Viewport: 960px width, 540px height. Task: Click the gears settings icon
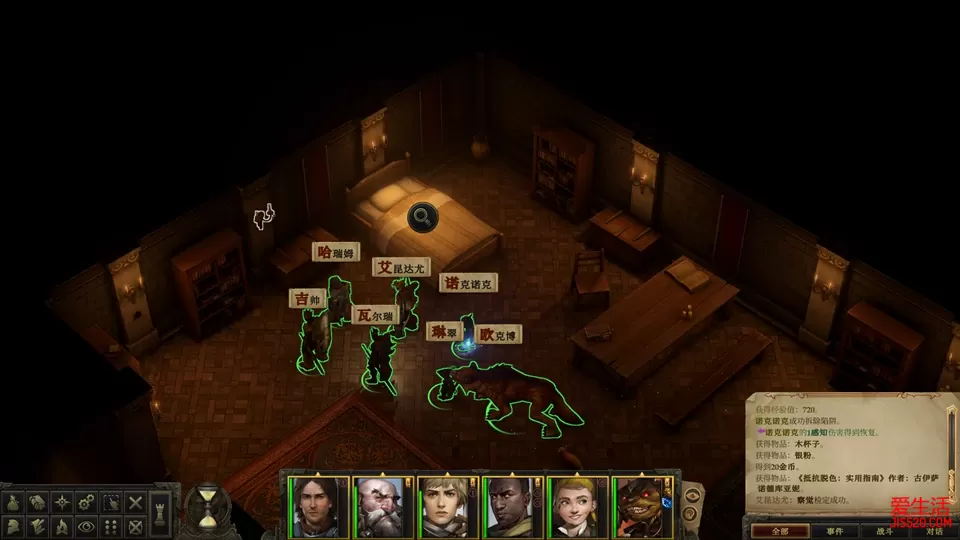click(x=87, y=502)
